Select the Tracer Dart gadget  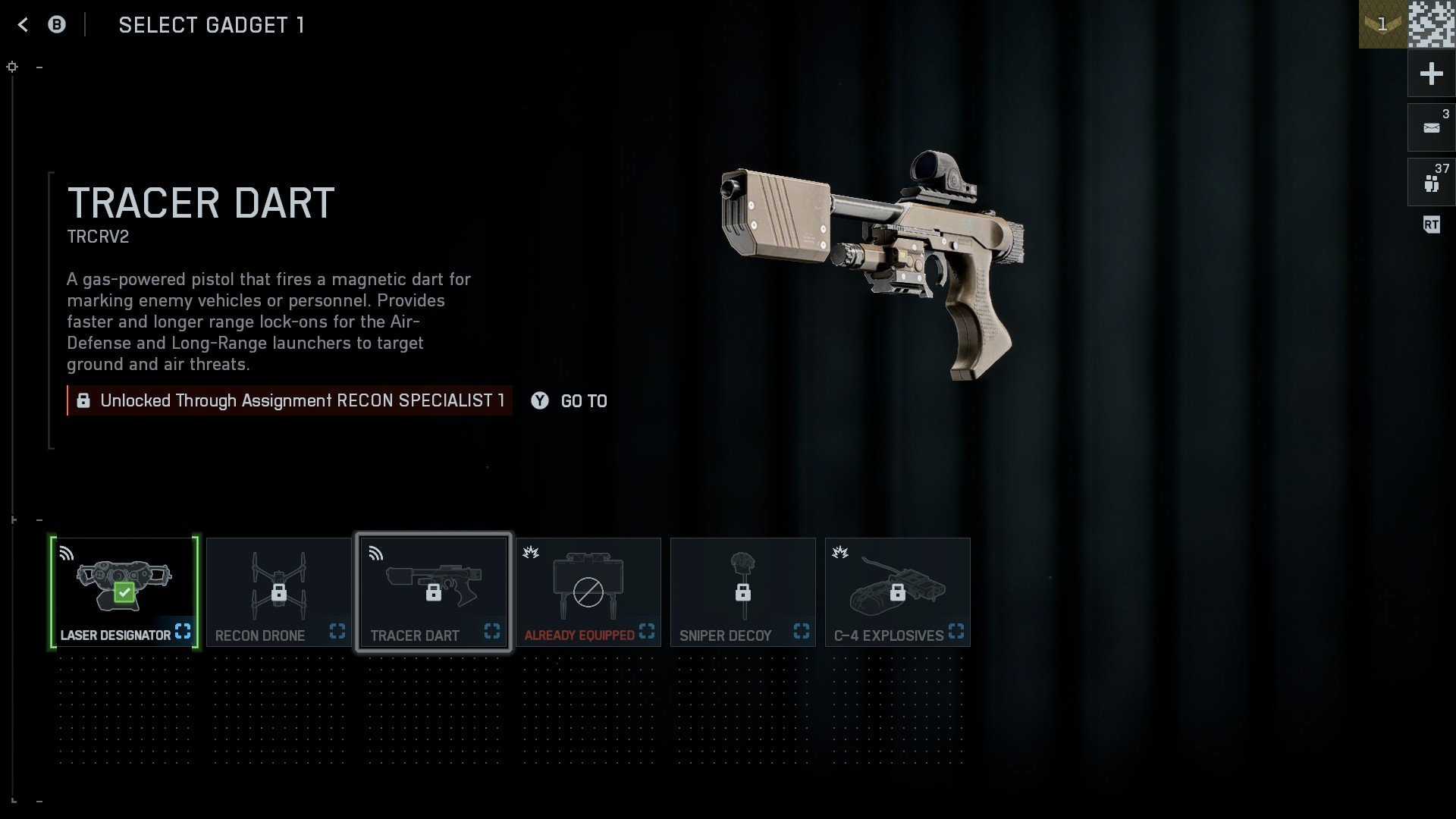tap(434, 588)
